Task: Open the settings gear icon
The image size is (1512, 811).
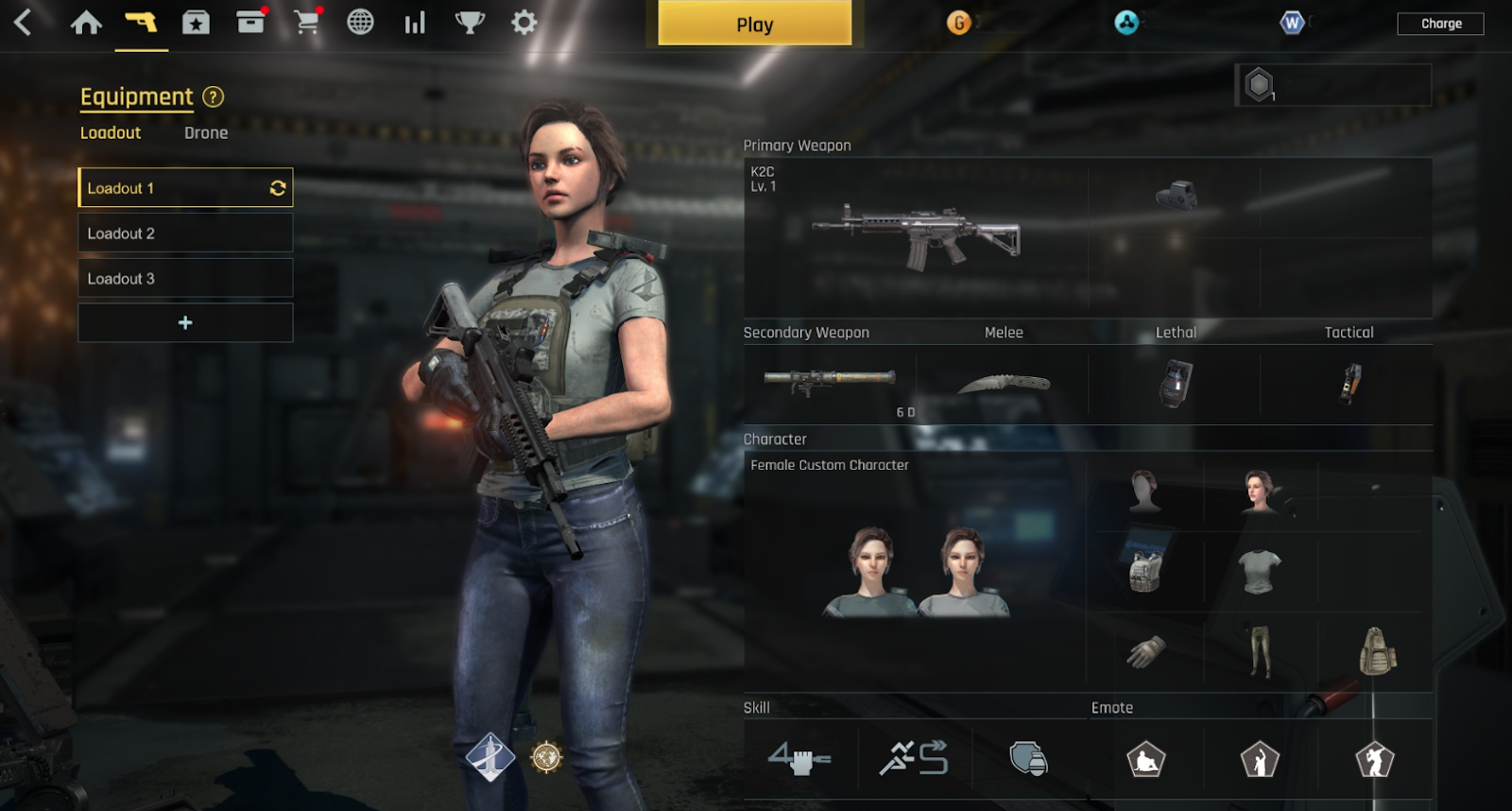Action: pos(524,23)
